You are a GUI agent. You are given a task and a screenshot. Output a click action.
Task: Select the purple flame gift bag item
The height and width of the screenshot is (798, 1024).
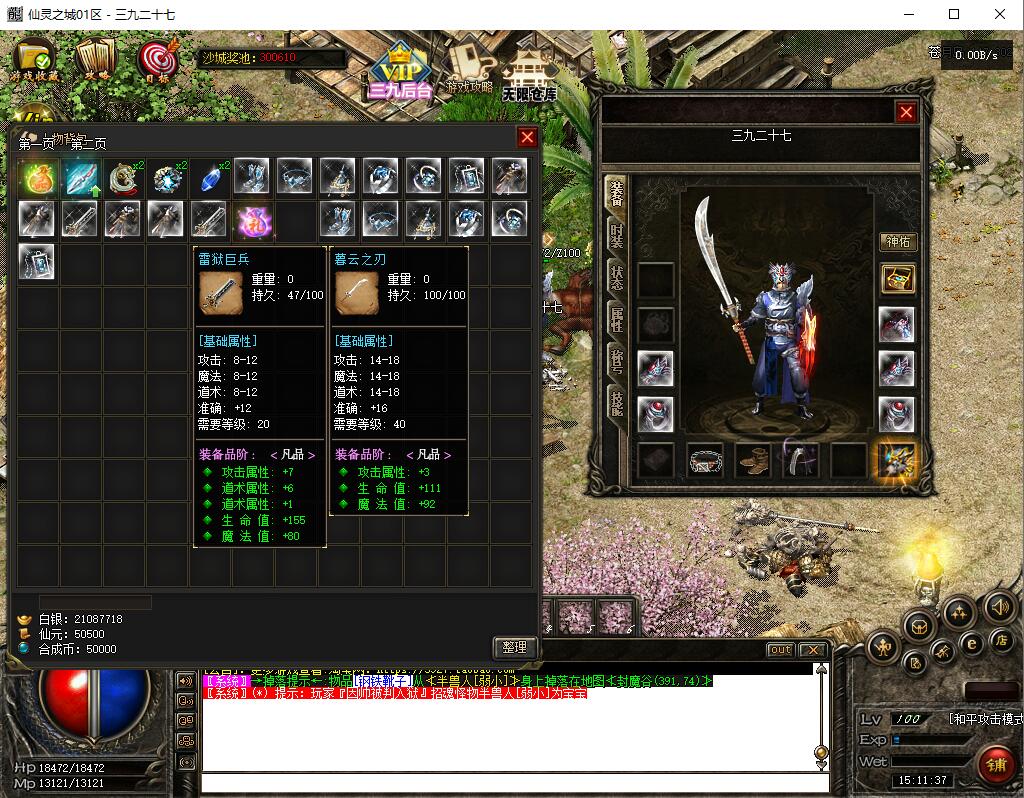[253, 220]
